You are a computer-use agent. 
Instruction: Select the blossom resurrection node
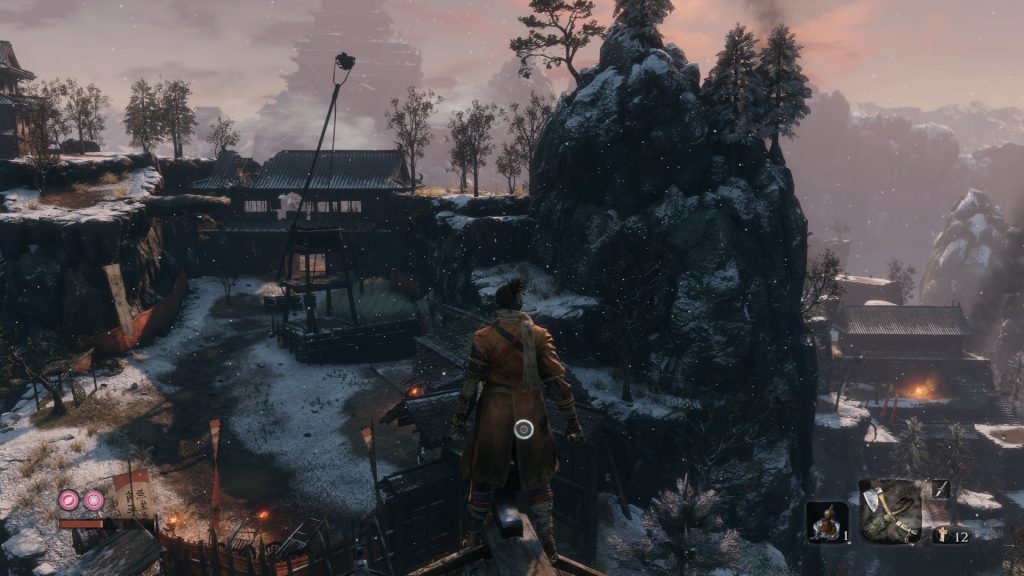[x=93, y=500]
